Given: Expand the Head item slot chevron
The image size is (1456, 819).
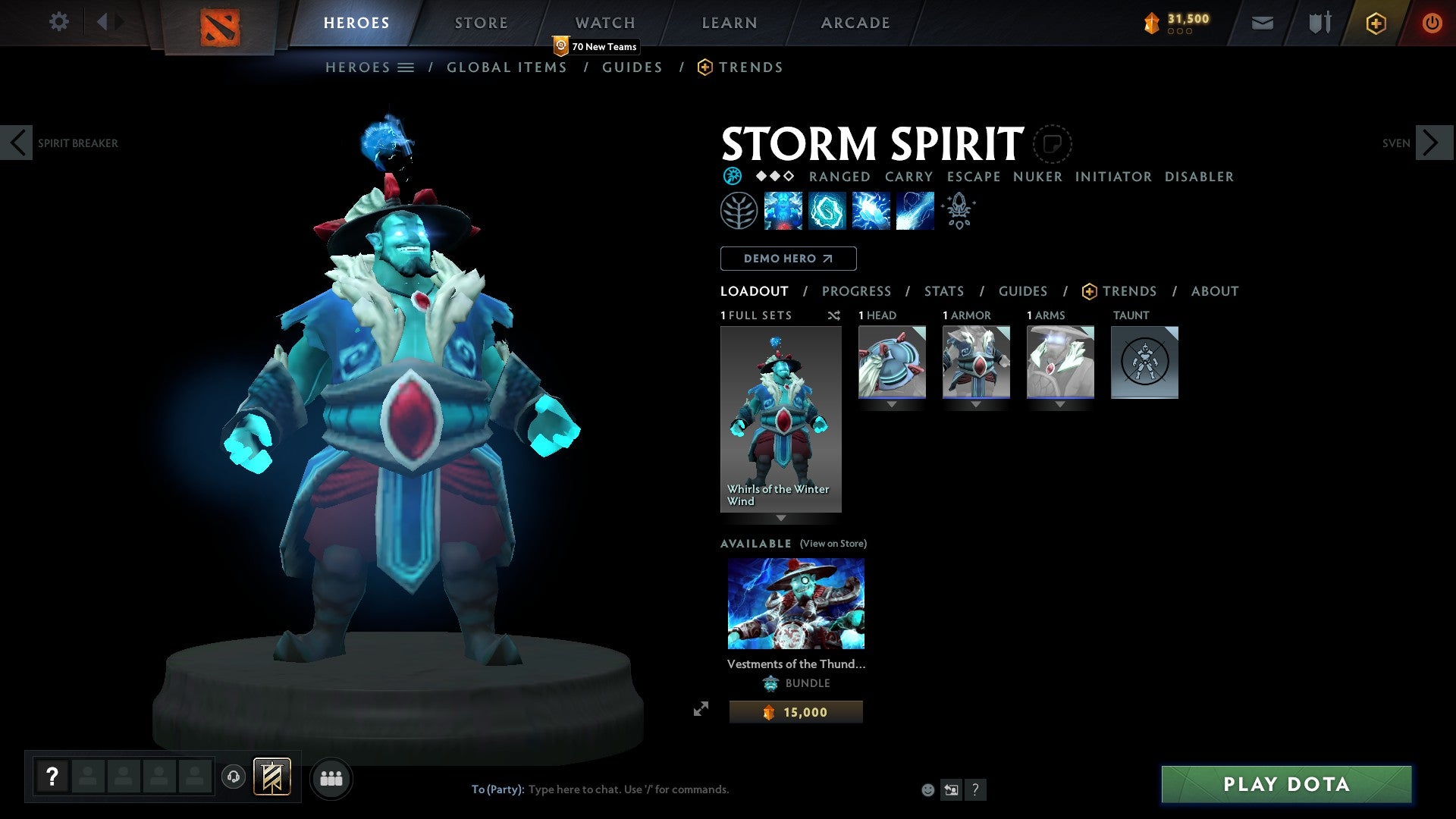Looking at the screenshot, I should coord(892,404).
